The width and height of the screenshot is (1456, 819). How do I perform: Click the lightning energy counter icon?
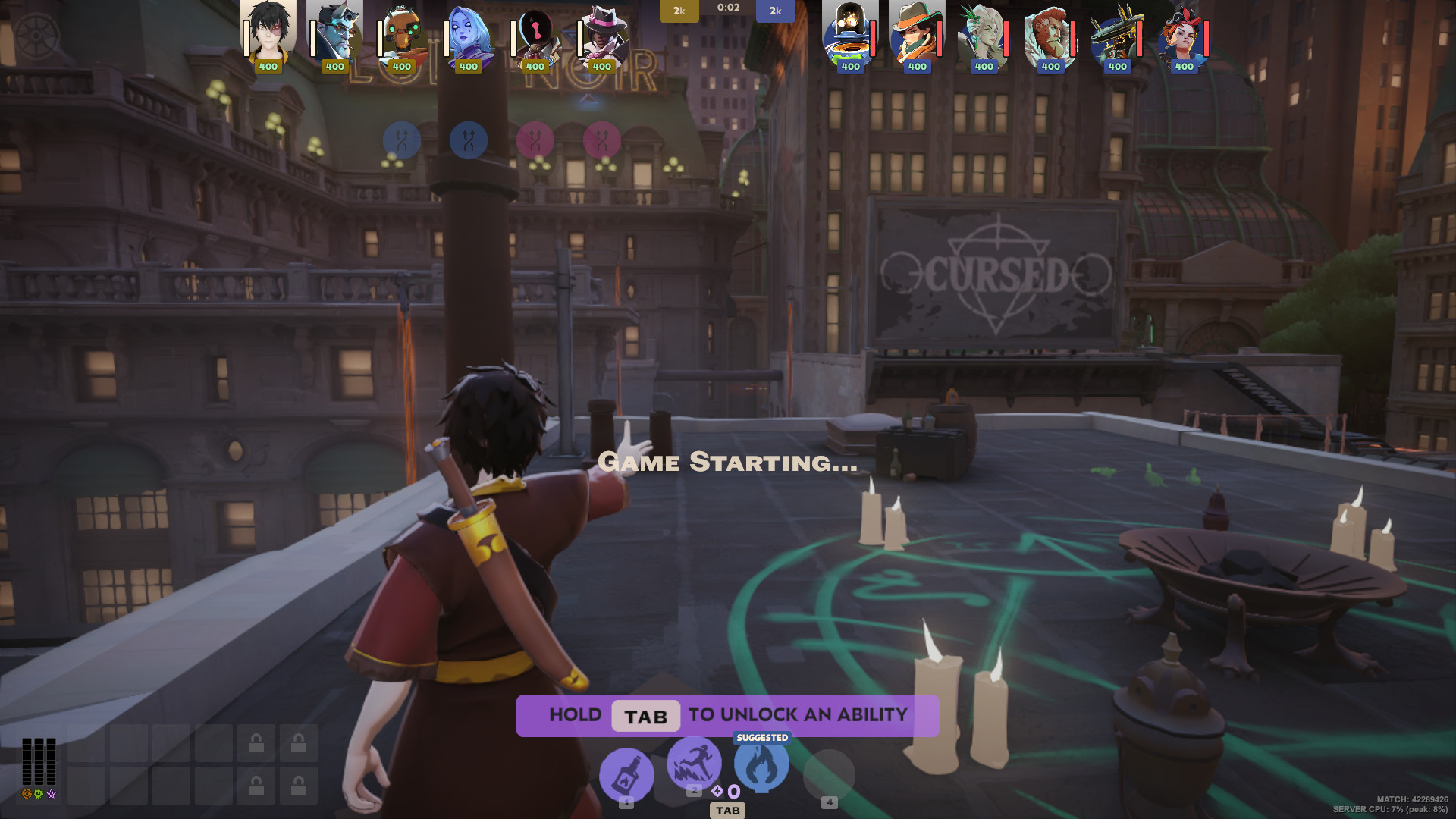click(717, 791)
